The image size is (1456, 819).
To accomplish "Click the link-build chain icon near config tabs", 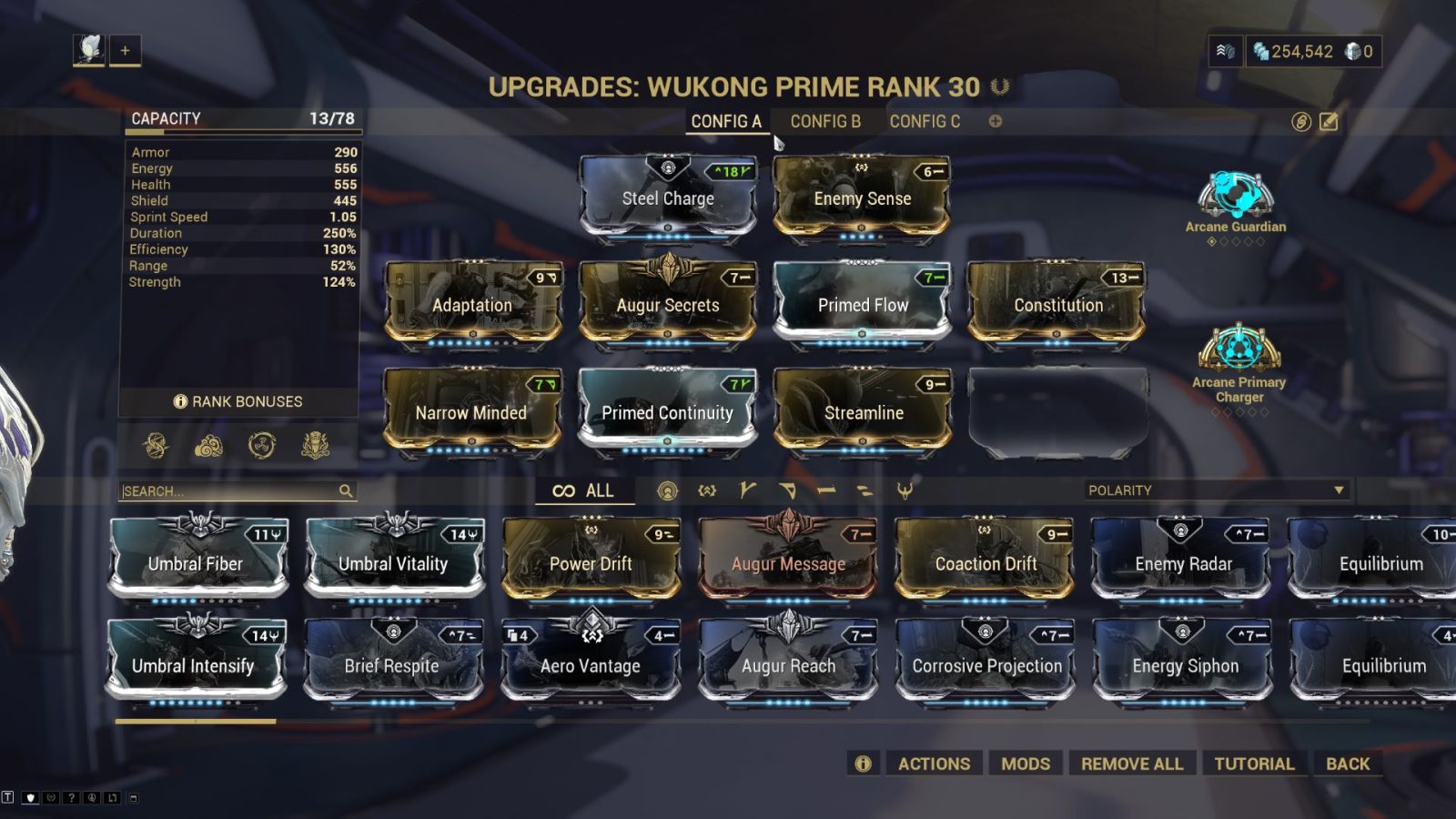I will pyautogui.click(x=1301, y=121).
